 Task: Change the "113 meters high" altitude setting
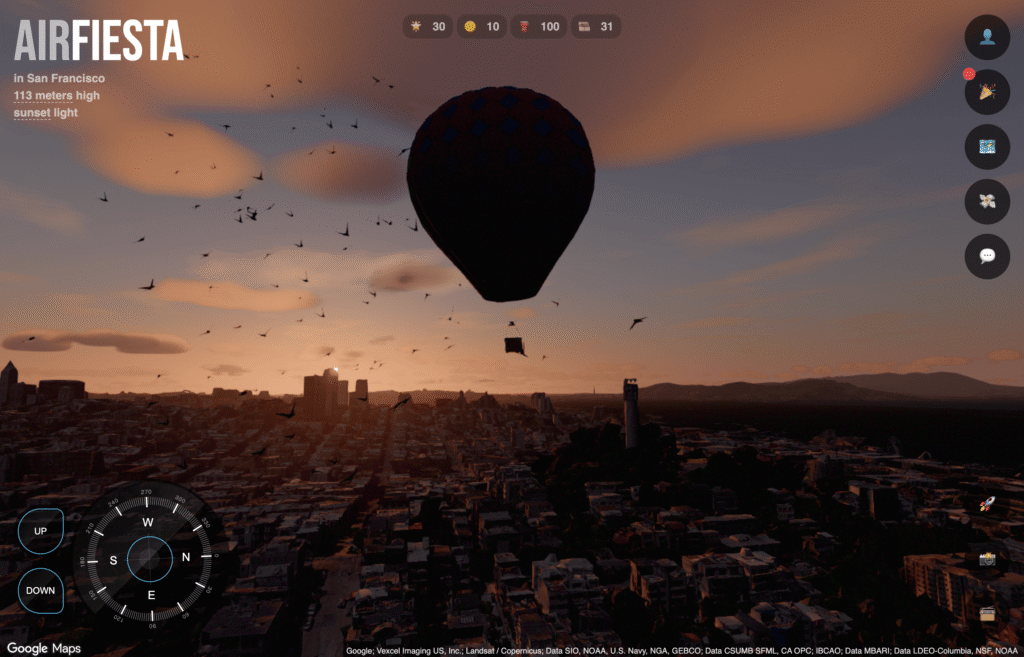(x=57, y=96)
